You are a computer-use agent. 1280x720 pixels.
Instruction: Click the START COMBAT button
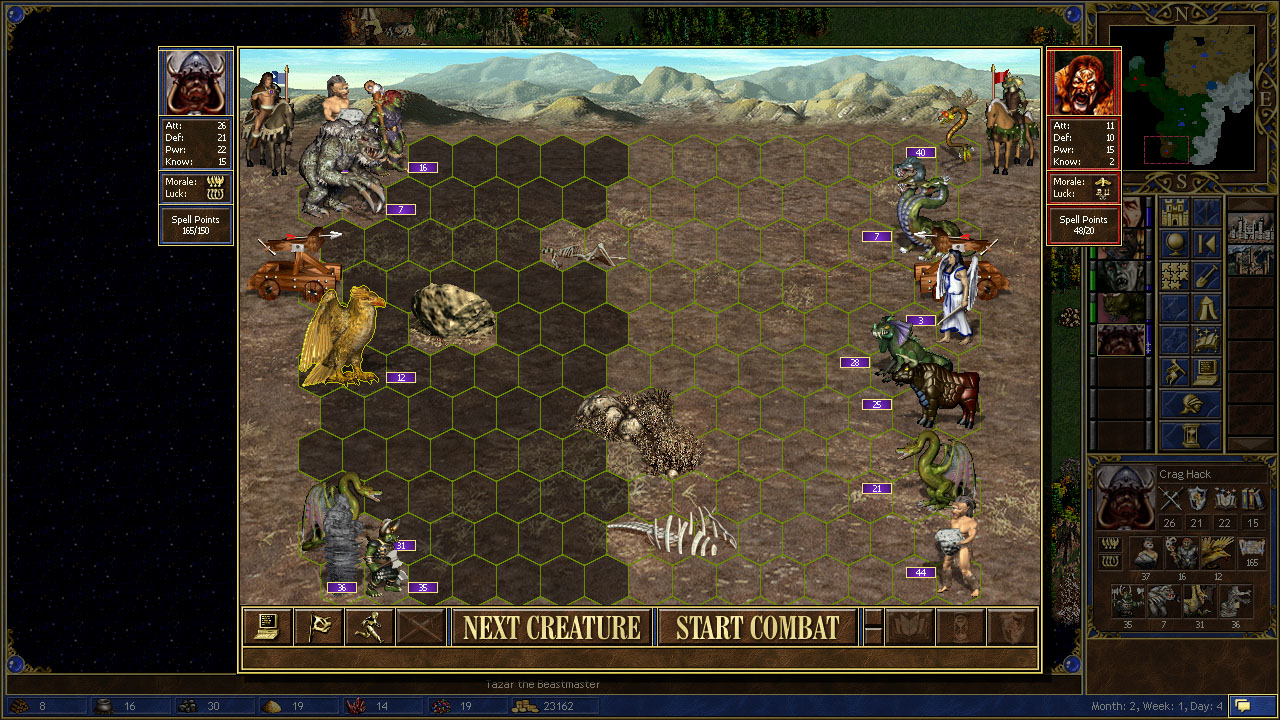[757, 628]
